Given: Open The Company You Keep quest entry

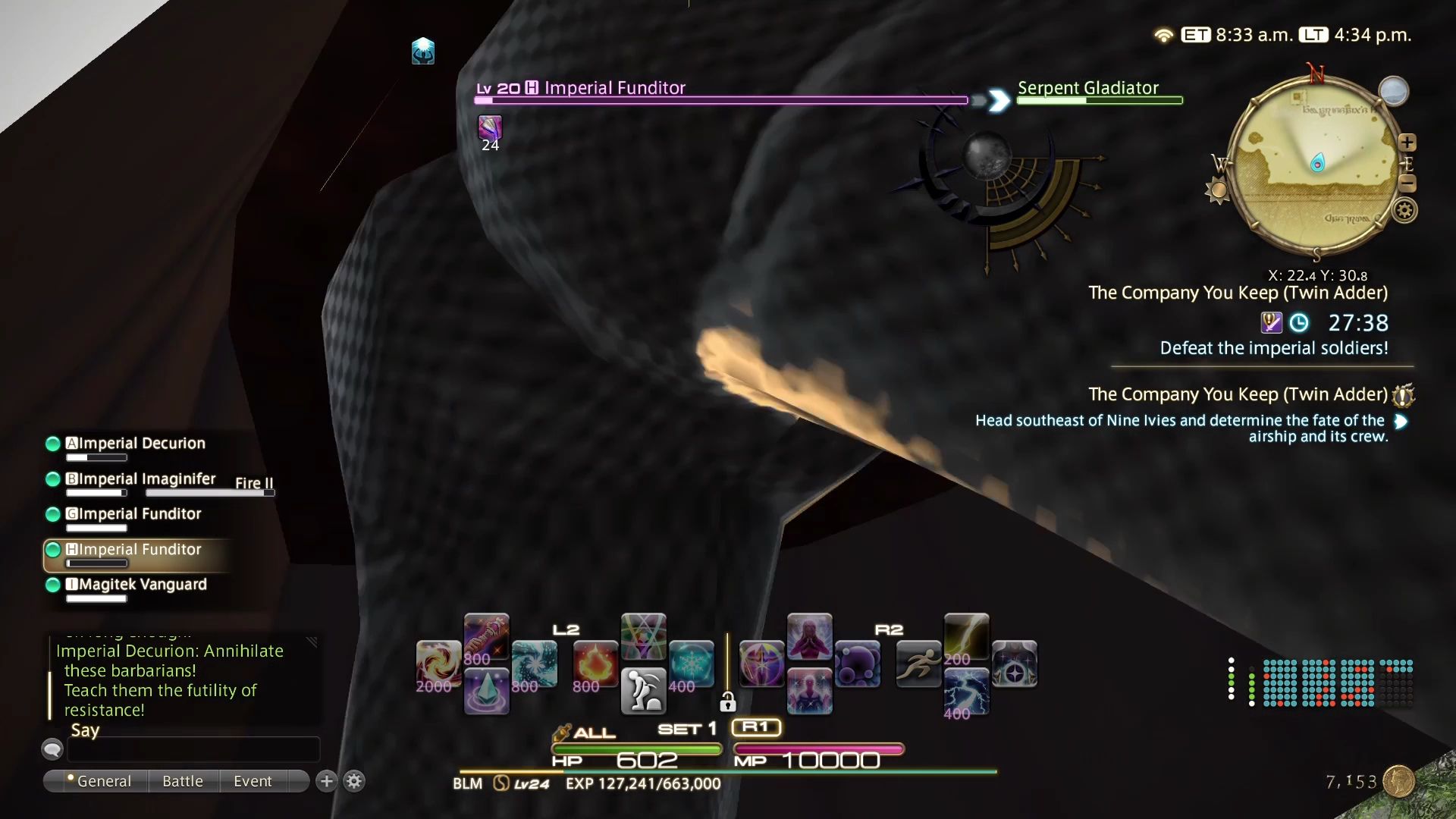Looking at the screenshot, I should tap(1238, 394).
